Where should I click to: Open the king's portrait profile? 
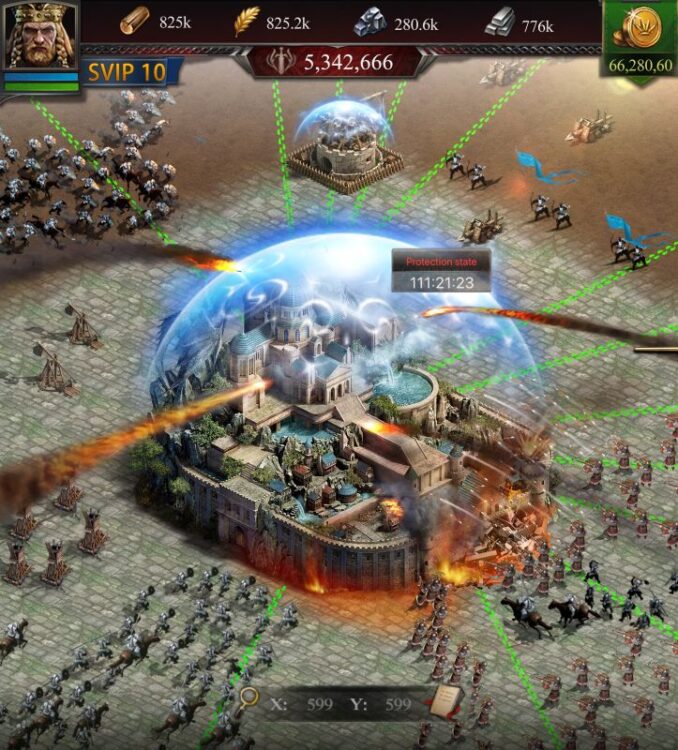40,36
